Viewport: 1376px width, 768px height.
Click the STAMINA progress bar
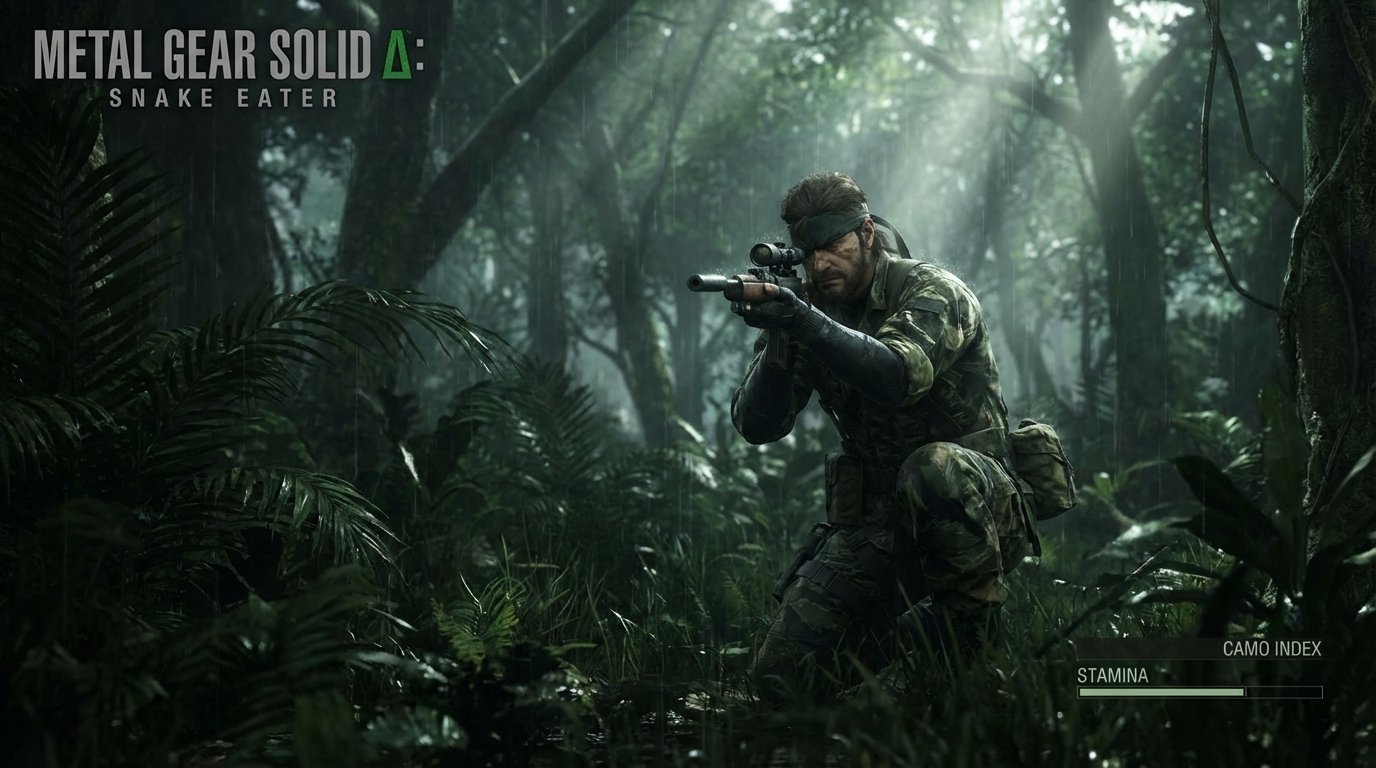click(x=1200, y=691)
